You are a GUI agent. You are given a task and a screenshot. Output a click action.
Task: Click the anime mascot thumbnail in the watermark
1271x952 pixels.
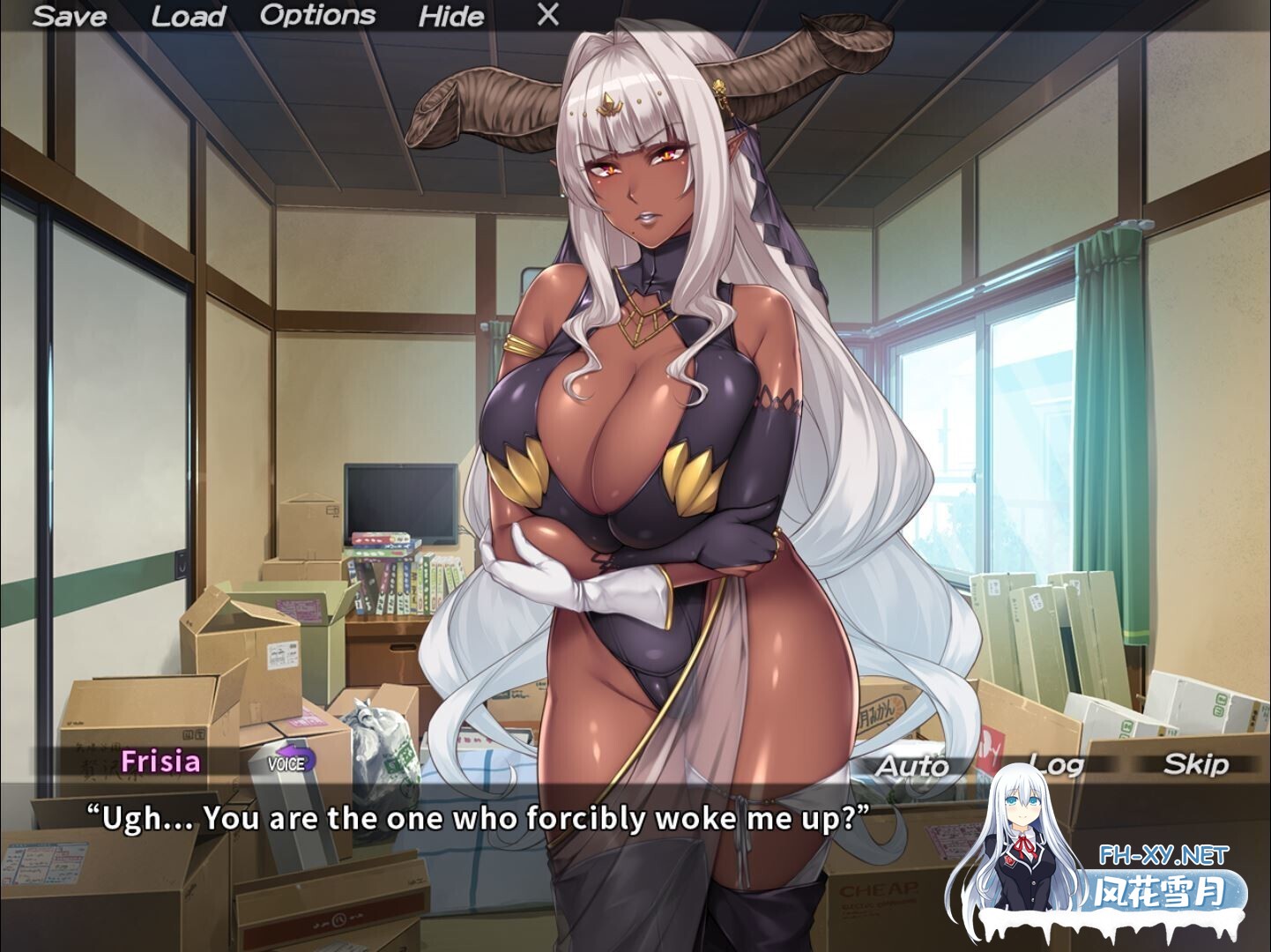point(1022,842)
